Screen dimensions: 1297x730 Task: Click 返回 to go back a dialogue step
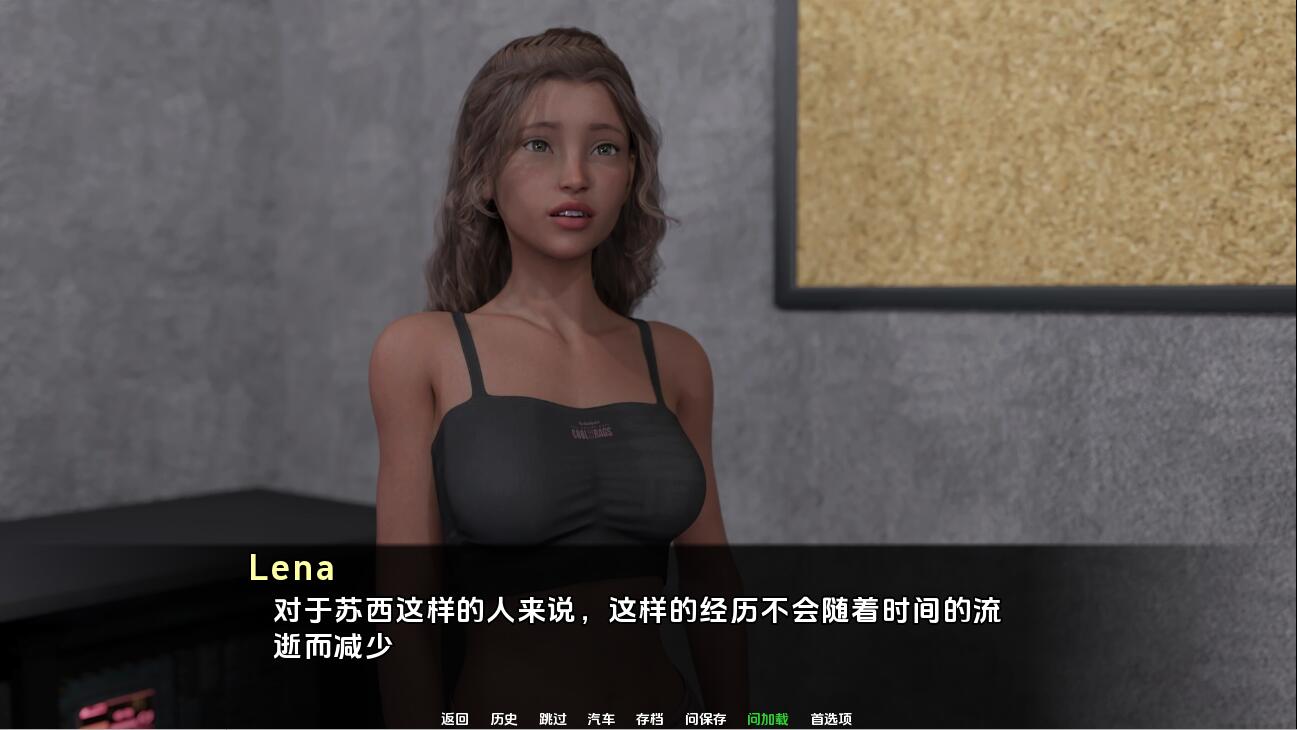[455, 718]
